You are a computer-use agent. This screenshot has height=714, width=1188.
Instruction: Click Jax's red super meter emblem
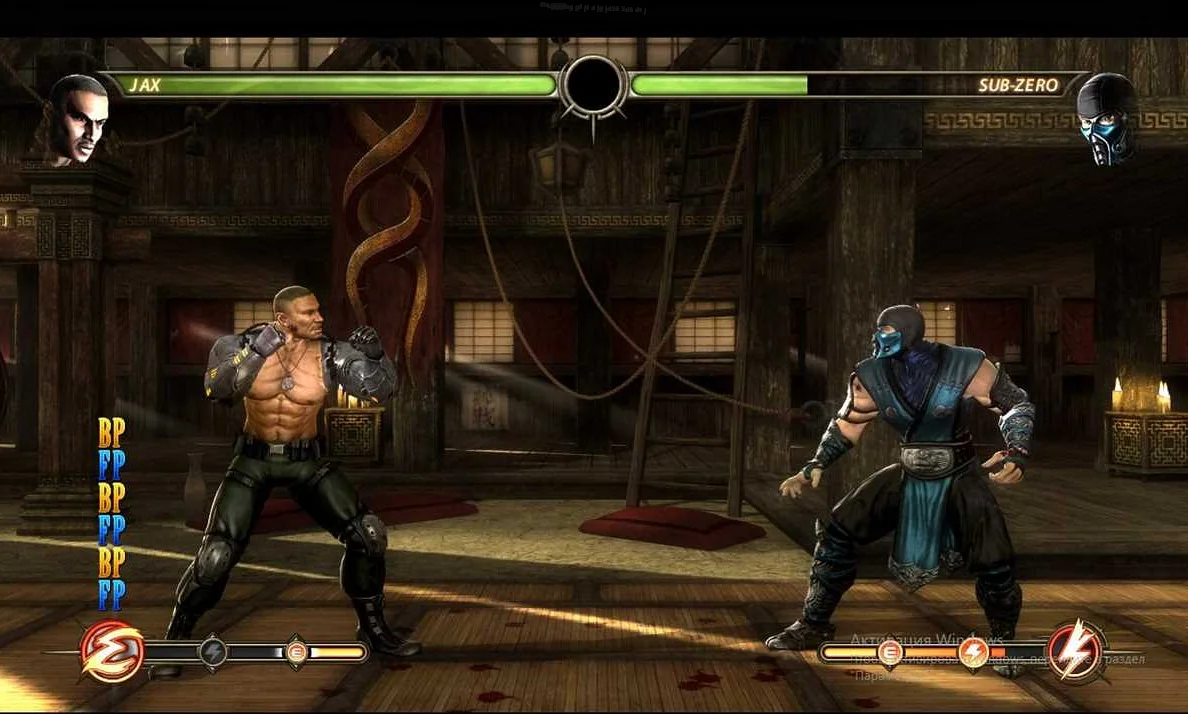(111, 651)
